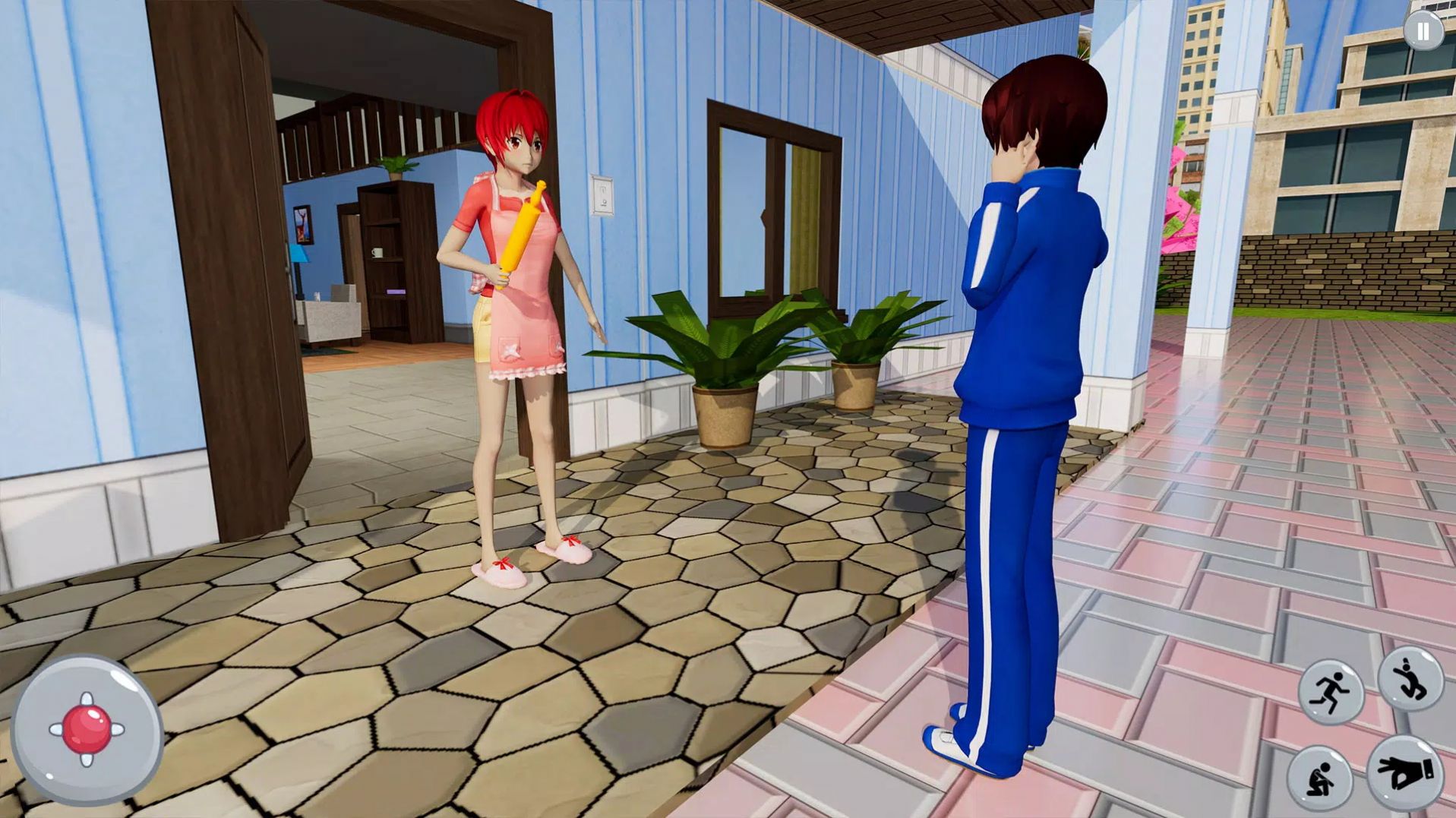Pause the game
1456x818 pixels.
[1422, 32]
